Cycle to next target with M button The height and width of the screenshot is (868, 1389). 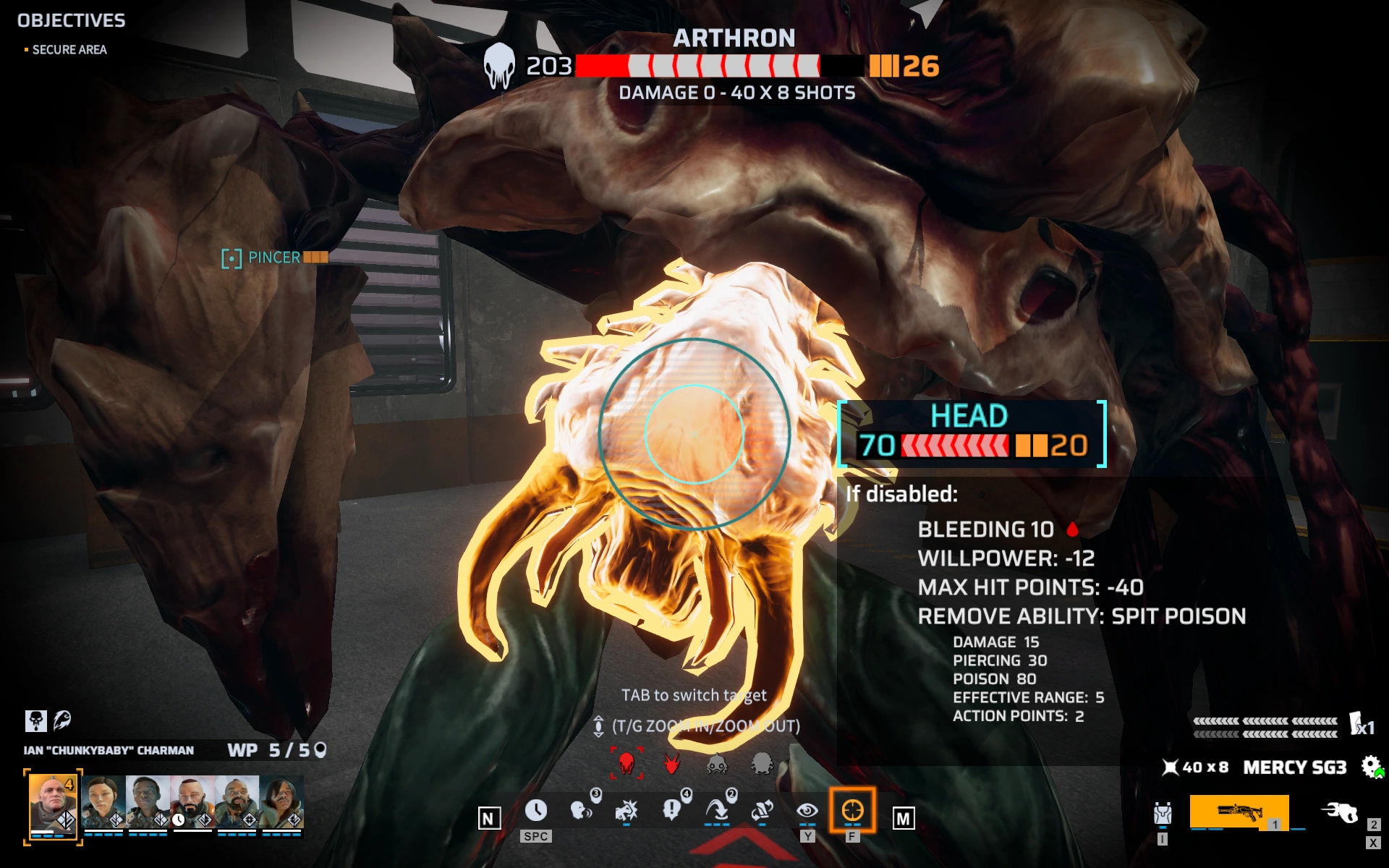(903, 818)
